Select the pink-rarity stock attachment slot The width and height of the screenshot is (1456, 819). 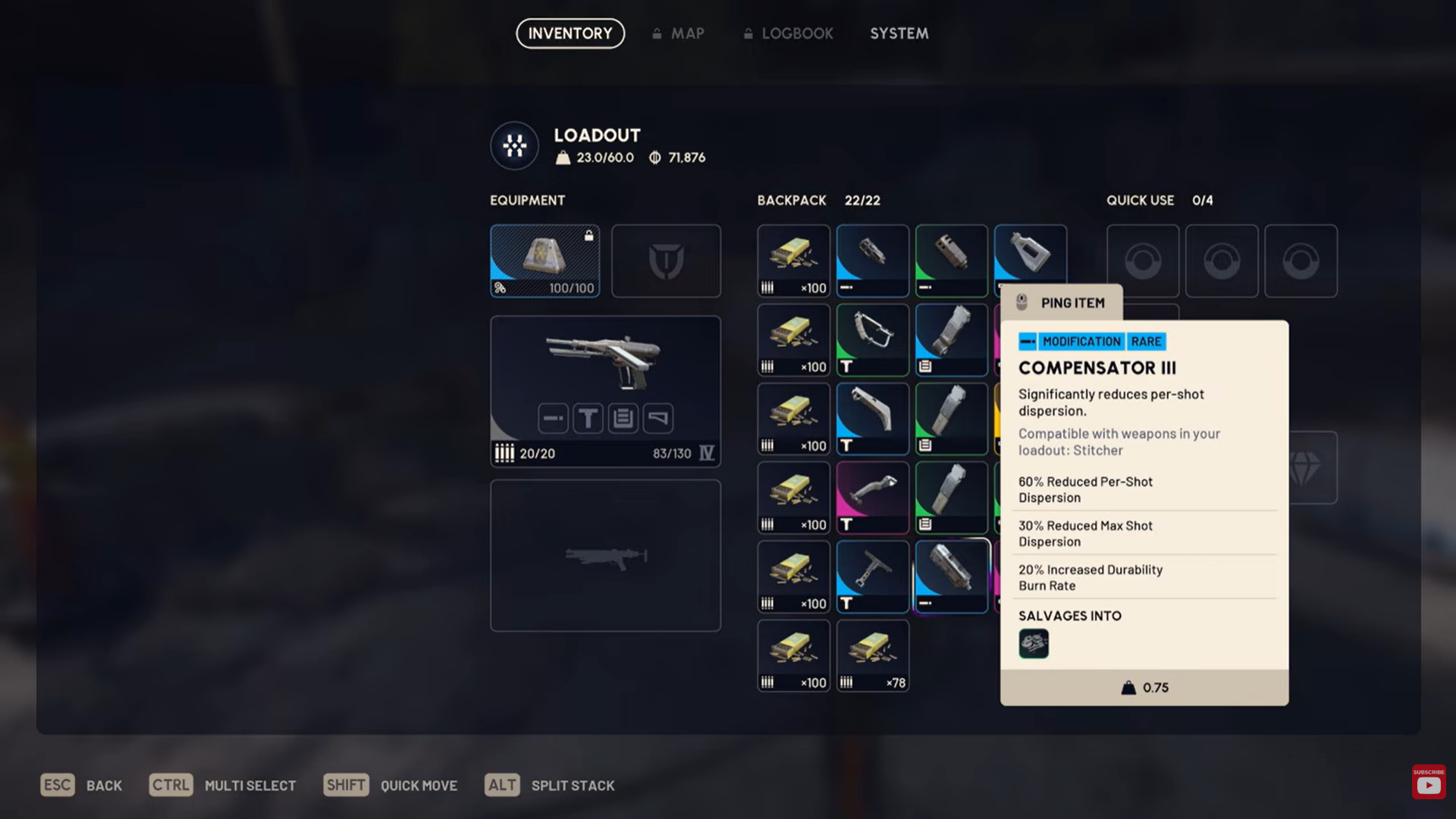(872, 497)
